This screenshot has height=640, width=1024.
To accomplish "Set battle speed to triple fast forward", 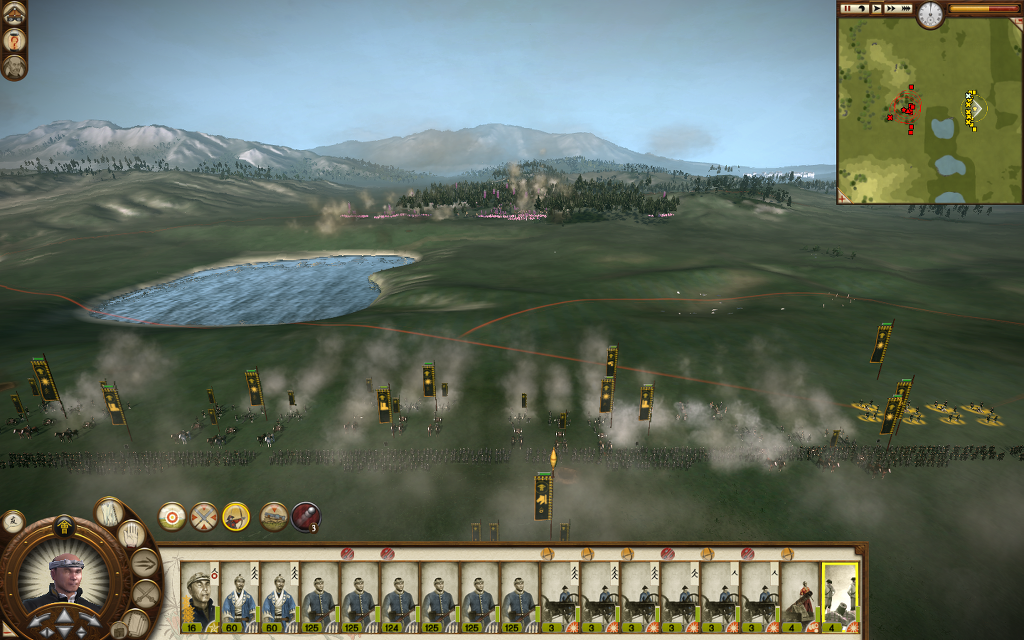I will click(906, 9).
